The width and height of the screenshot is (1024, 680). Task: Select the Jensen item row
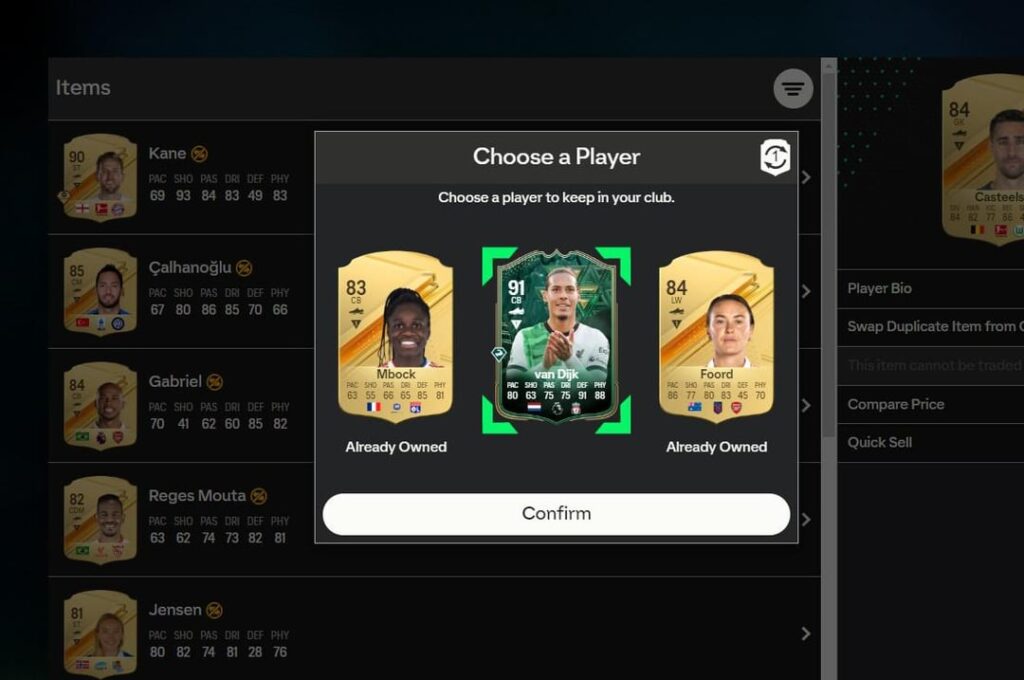[180, 633]
